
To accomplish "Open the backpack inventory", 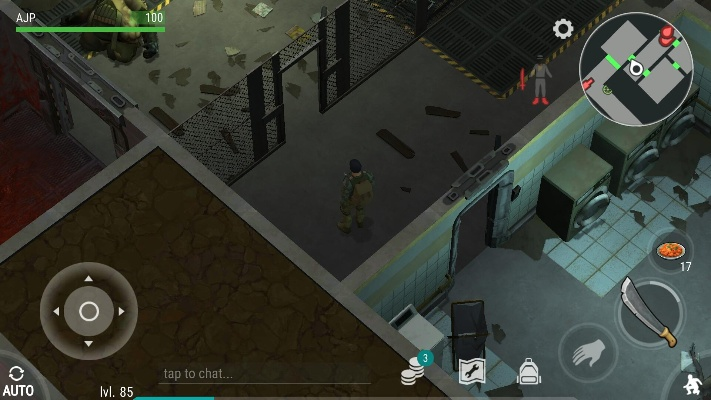I will [x=528, y=373].
